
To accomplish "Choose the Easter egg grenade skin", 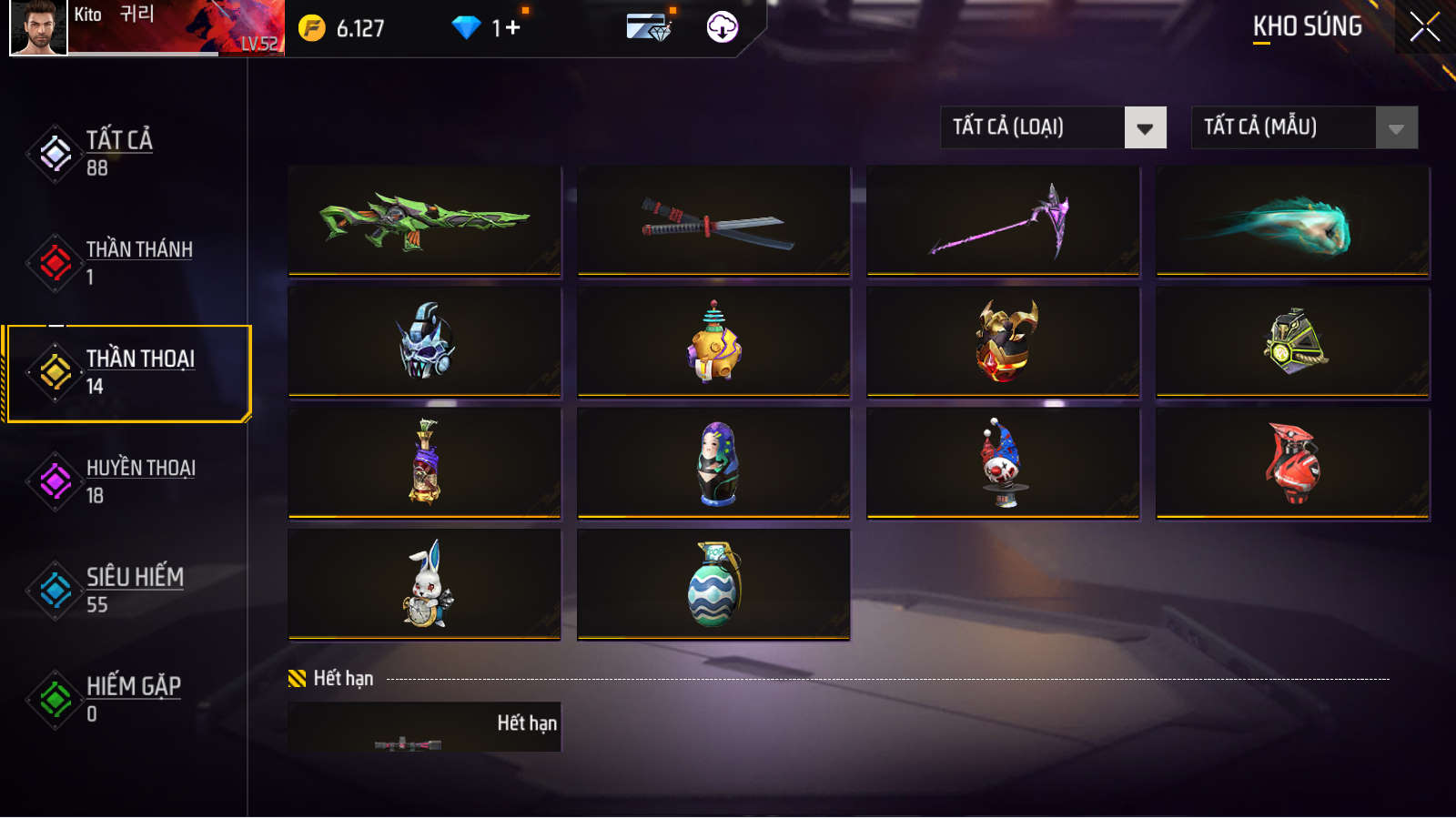I will coord(713,584).
